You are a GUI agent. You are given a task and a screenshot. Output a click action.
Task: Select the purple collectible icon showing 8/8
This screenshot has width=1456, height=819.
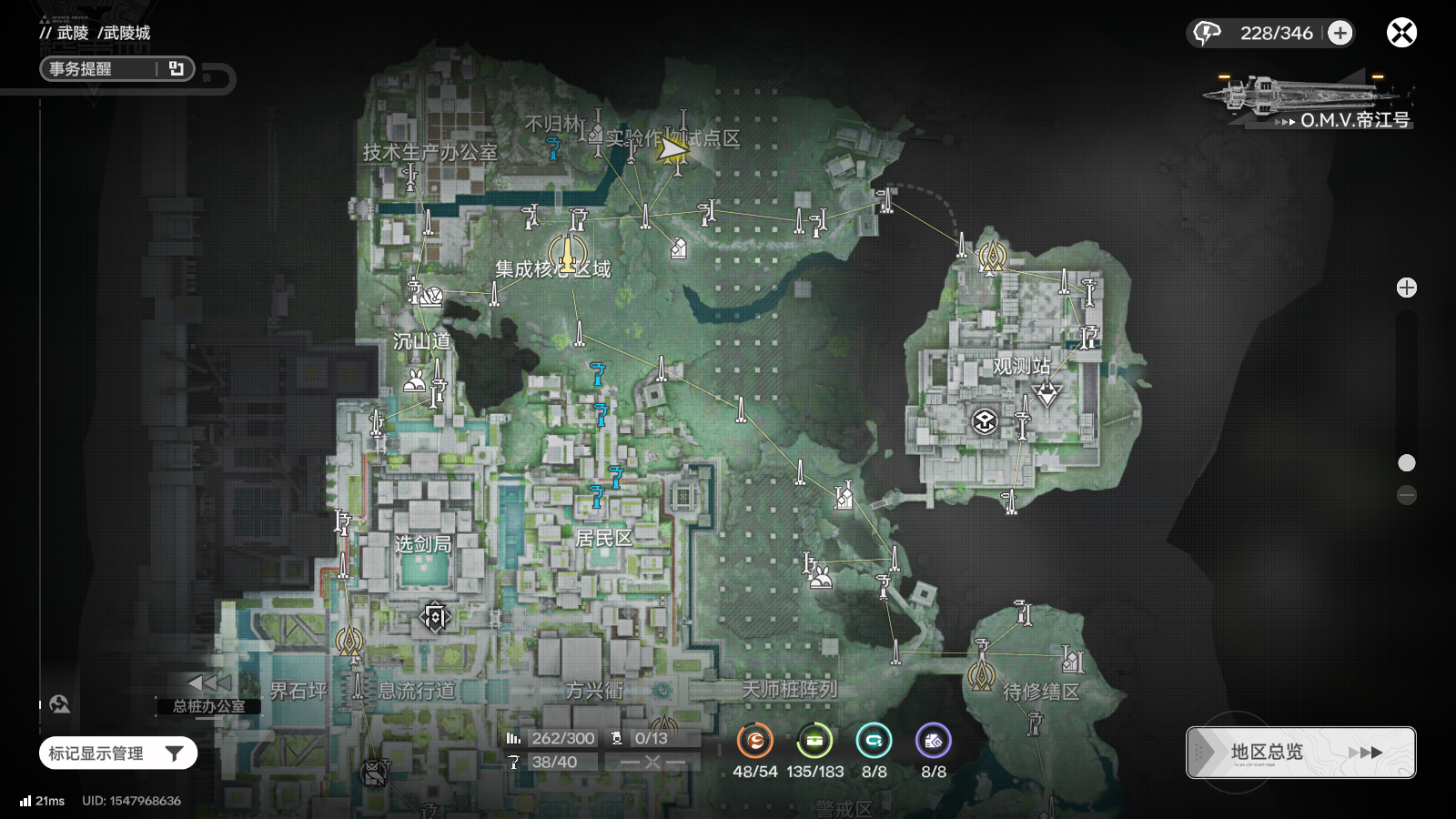coord(934,741)
